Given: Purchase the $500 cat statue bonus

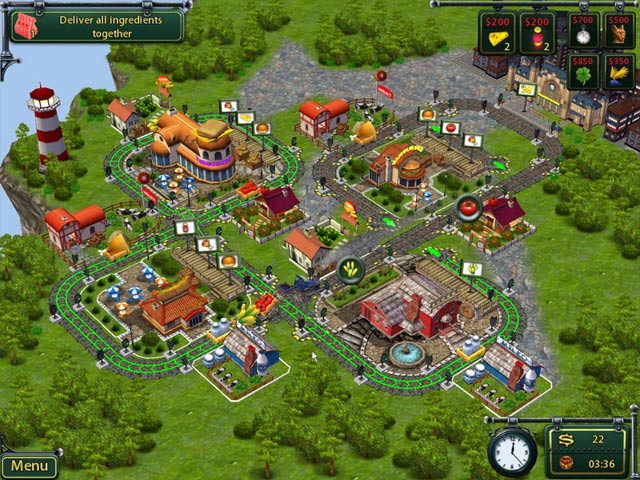Looking at the screenshot, I should click(618, 31).
